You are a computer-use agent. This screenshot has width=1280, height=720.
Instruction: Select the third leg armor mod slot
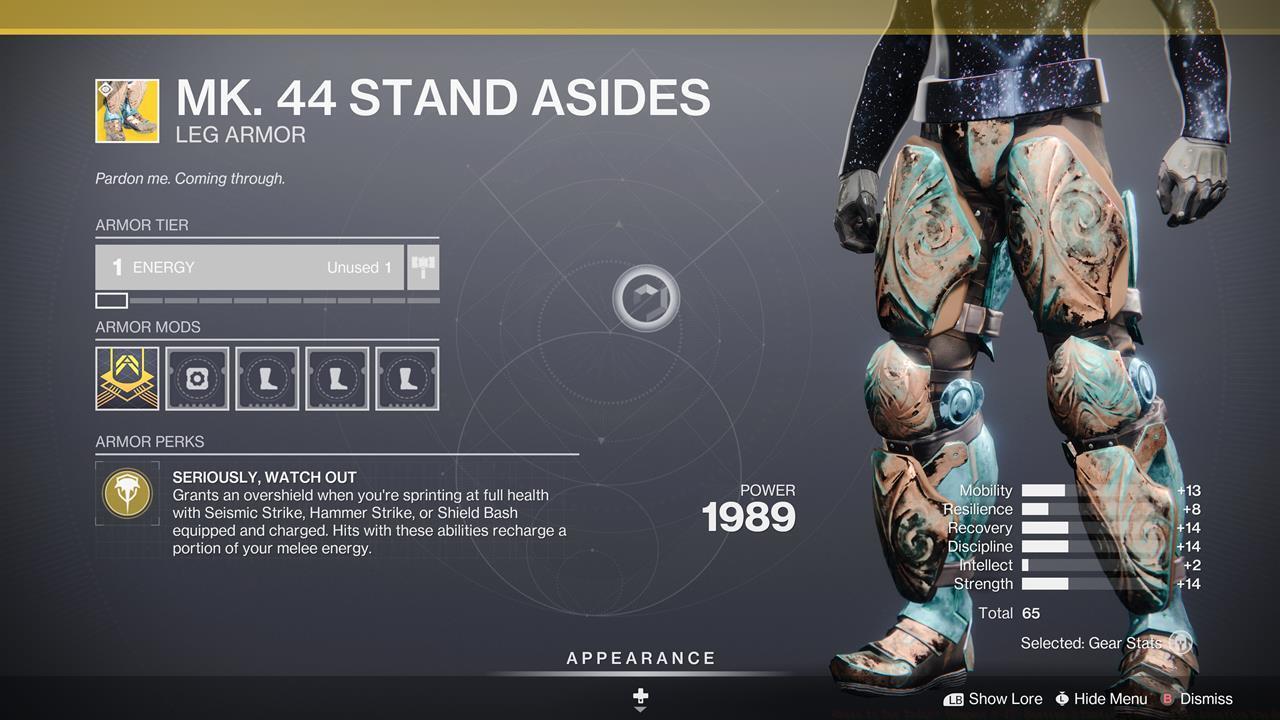click(407, 378)
